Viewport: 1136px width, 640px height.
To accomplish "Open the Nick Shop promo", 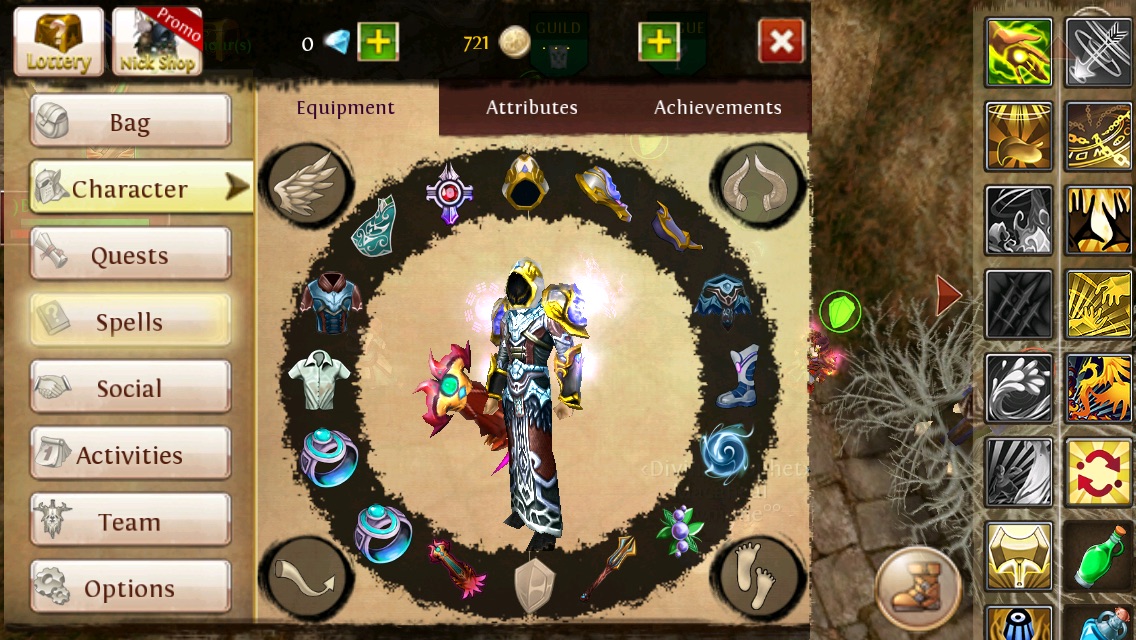I will coord(157,42).
